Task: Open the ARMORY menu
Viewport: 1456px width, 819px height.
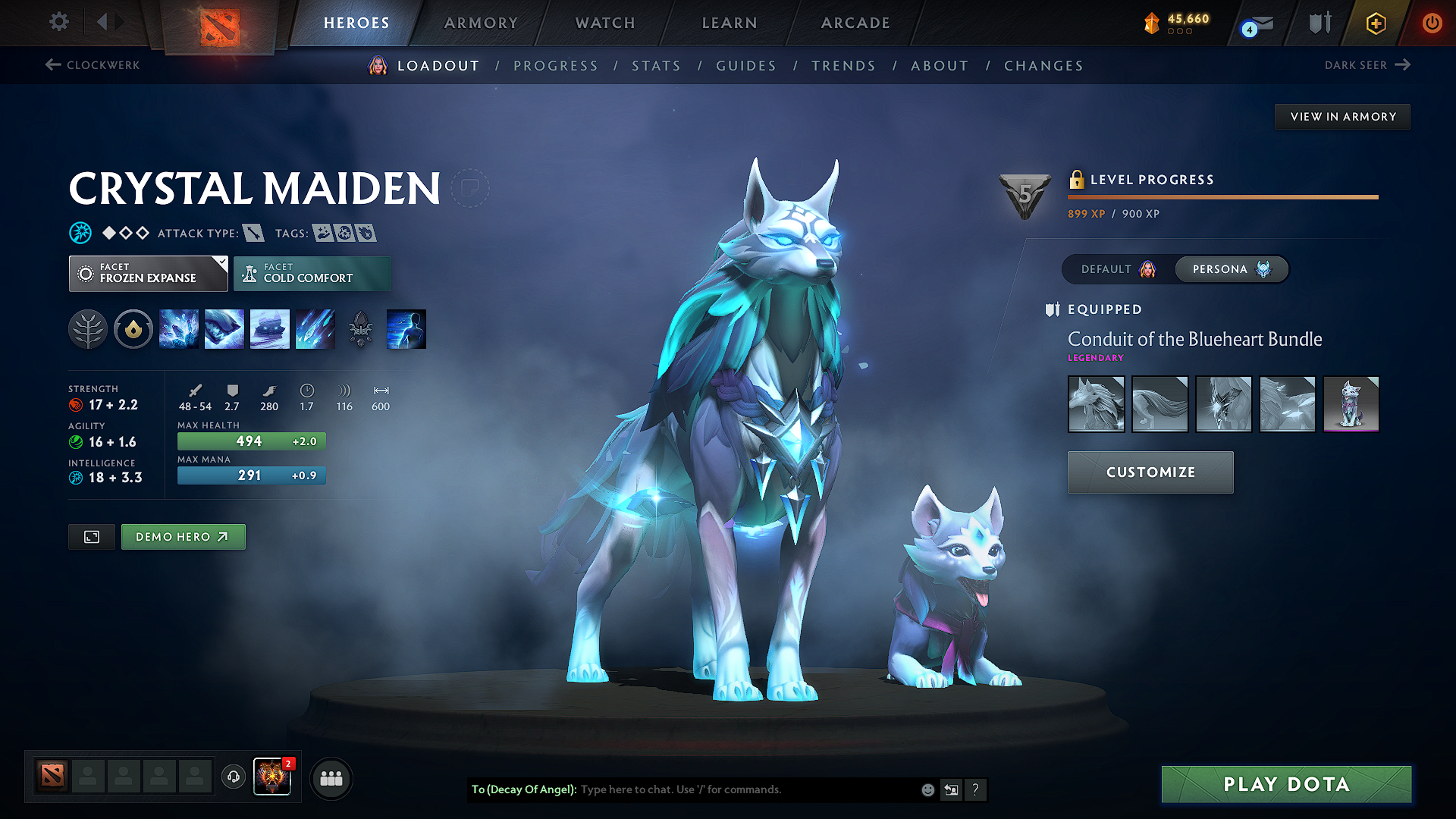Action: (481, 23)
